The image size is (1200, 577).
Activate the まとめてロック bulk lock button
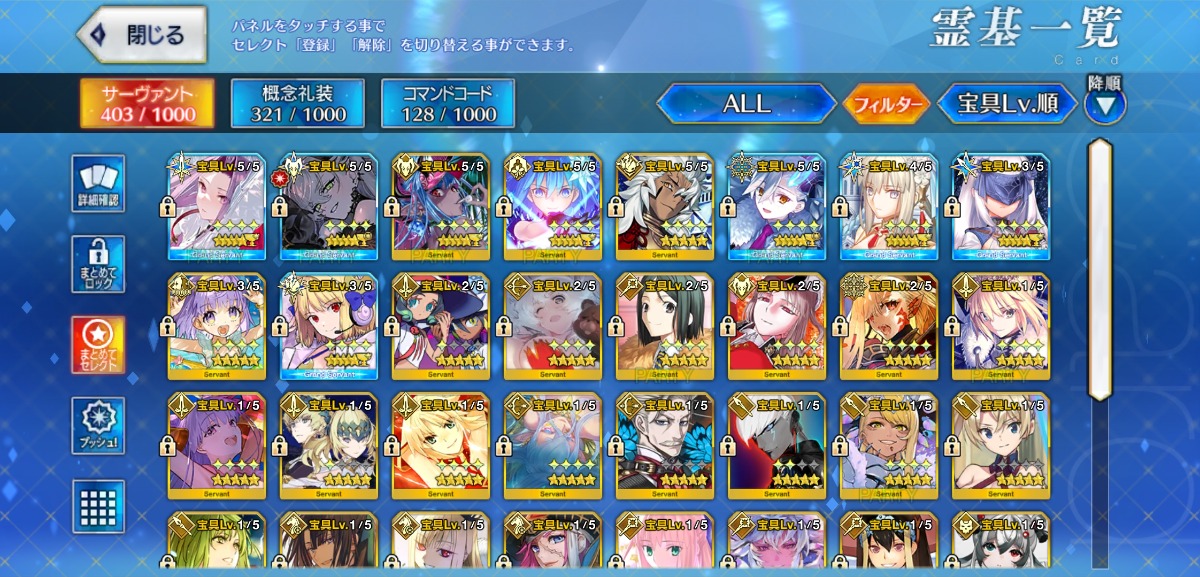pos(99,264)
